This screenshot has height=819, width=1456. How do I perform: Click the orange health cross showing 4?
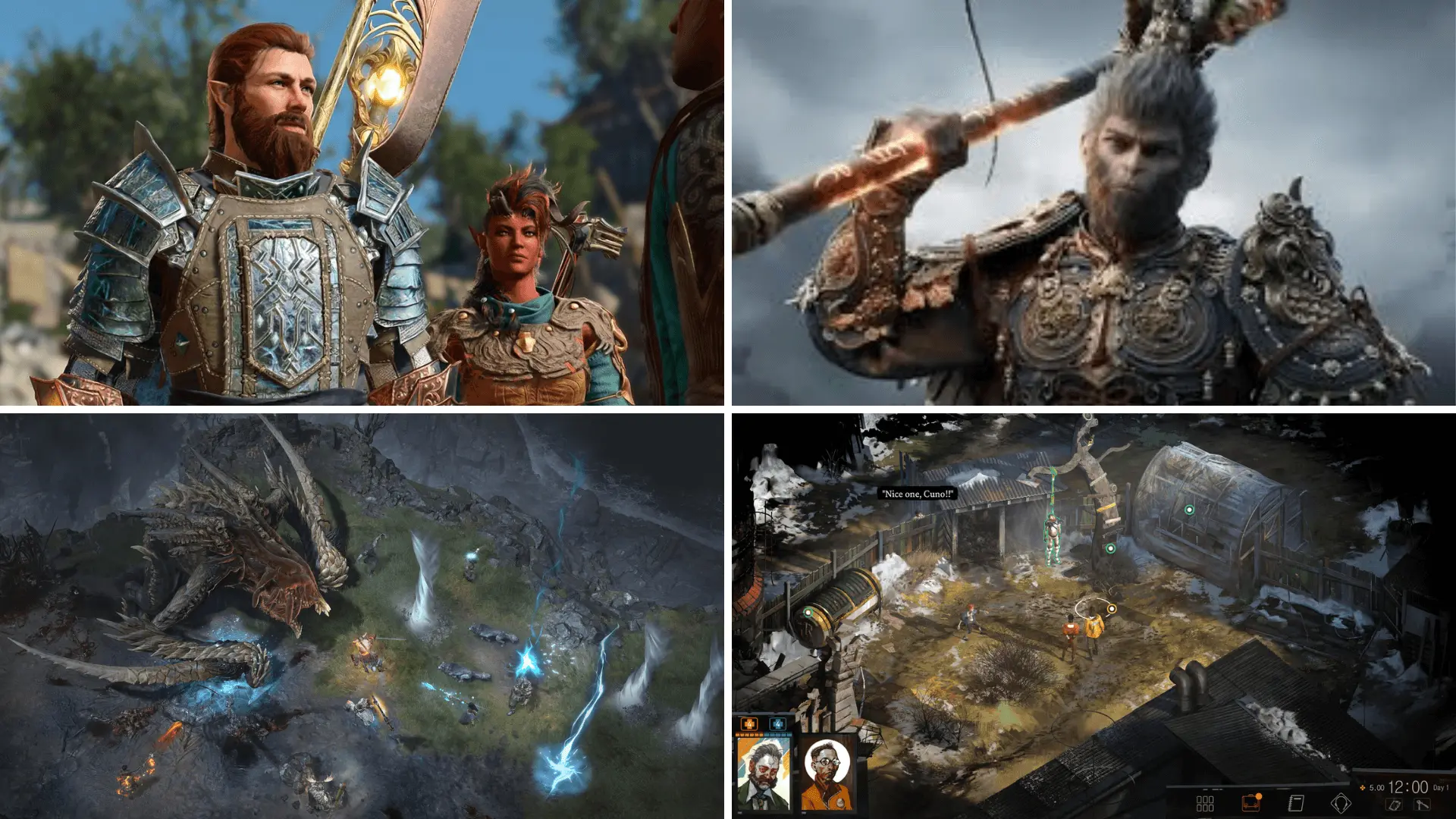pos(749,724)
